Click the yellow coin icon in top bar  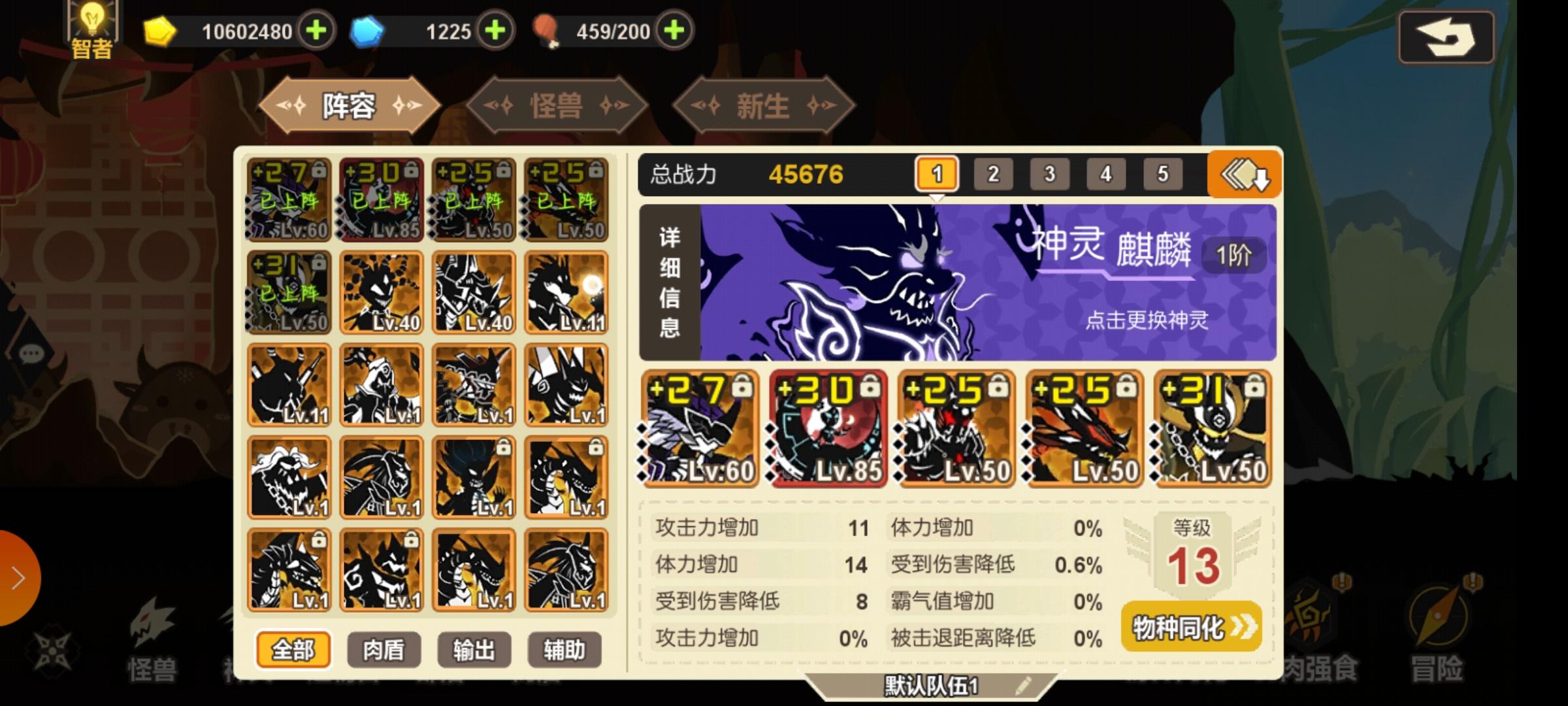click(160, 29)
